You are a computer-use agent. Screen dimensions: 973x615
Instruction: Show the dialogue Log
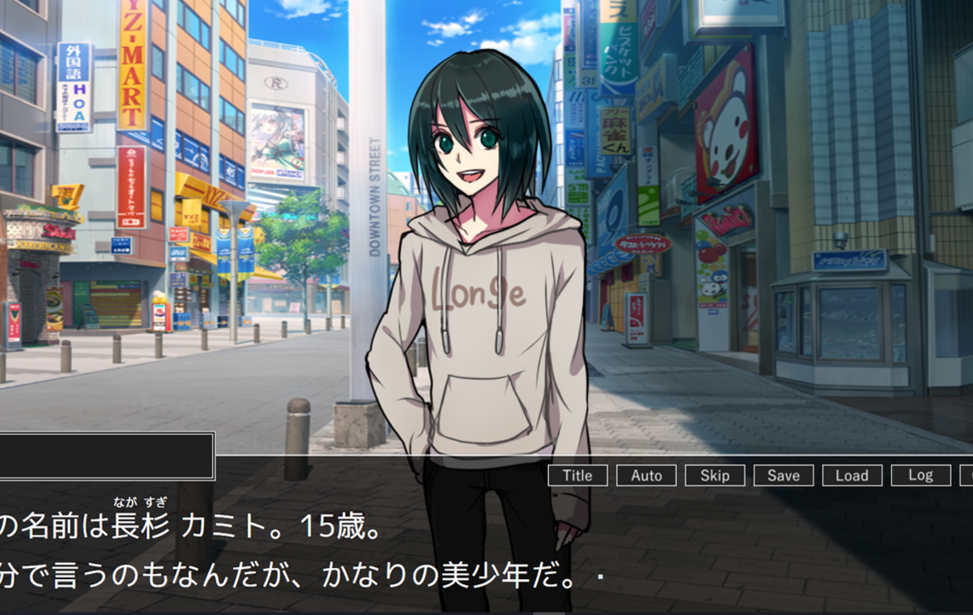point(920,476)
